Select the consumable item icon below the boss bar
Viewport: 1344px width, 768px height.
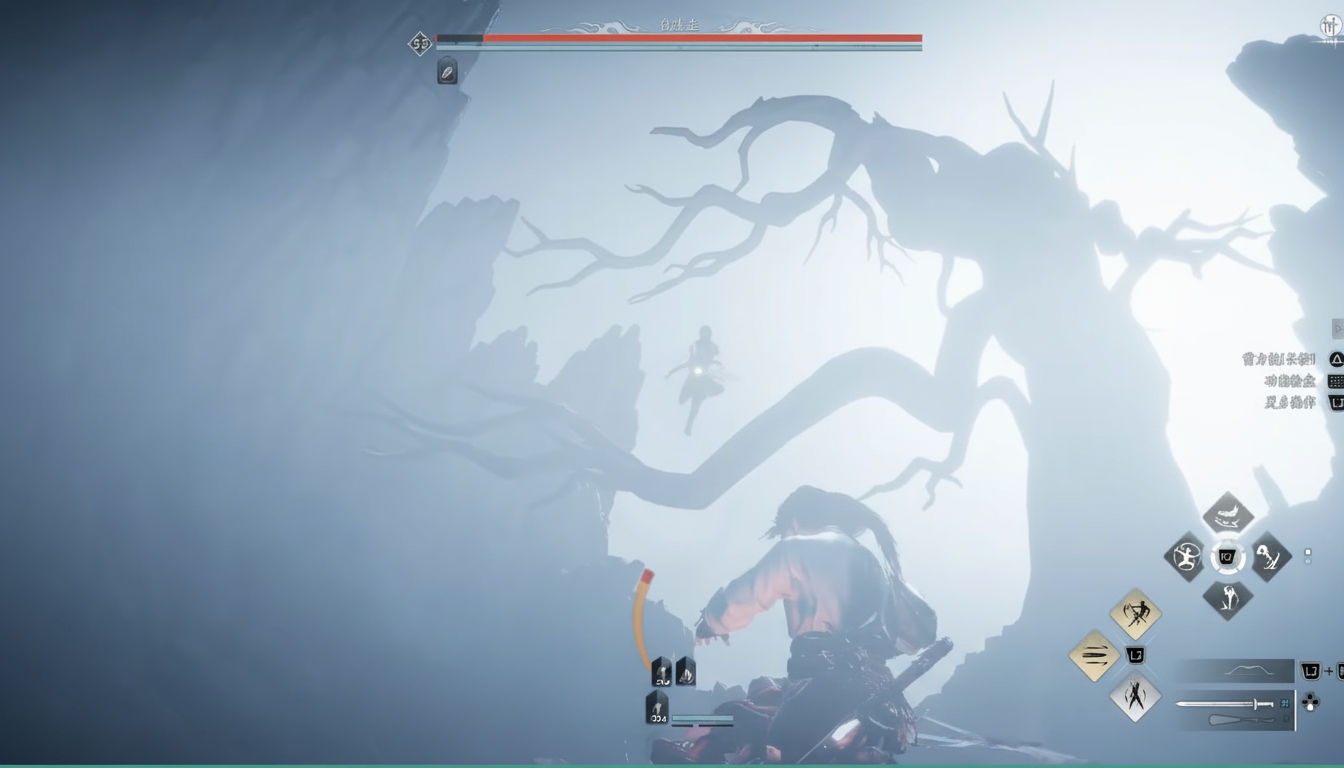coord(445,72)
